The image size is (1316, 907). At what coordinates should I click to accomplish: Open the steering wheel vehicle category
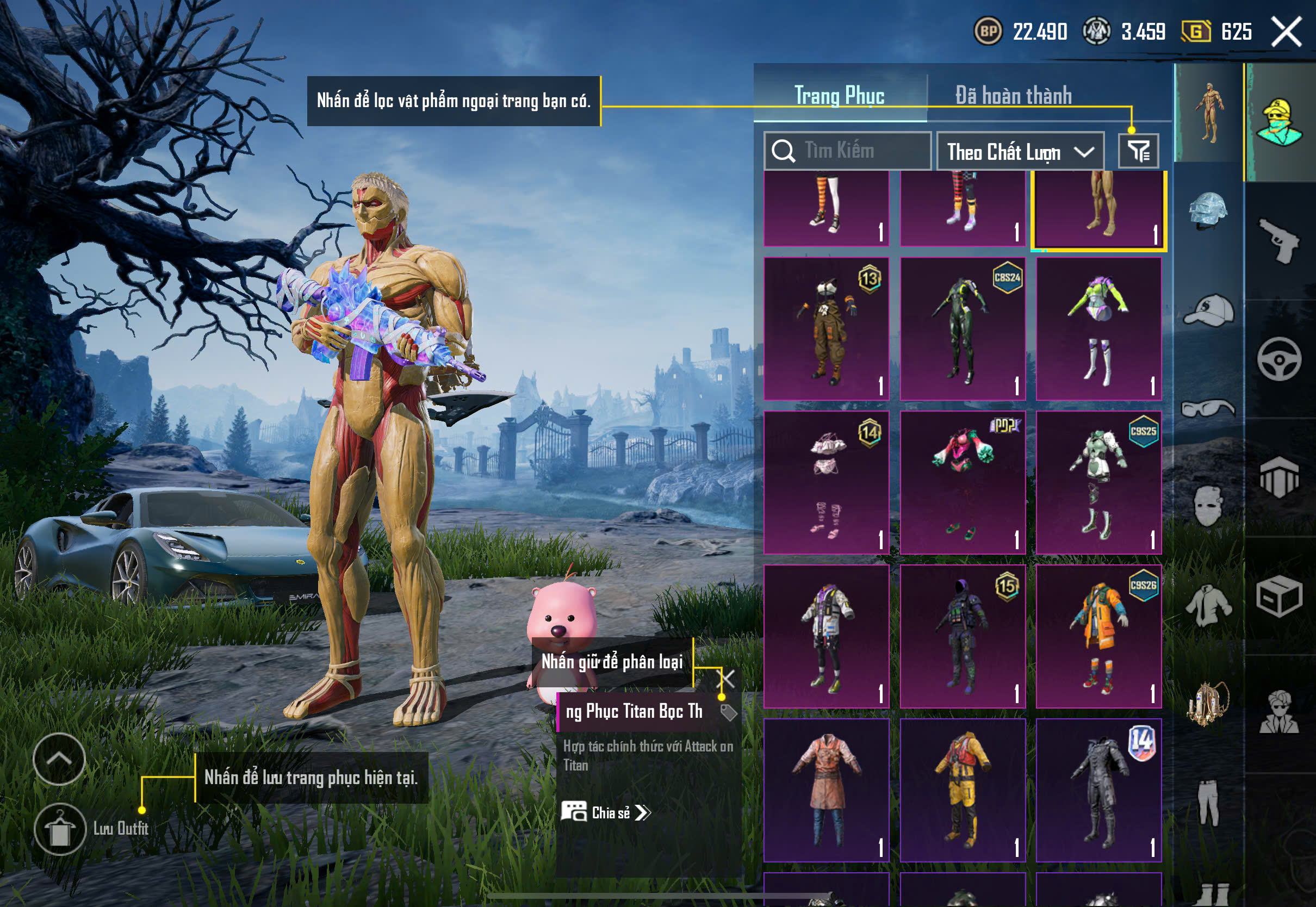pos(1280,359)
